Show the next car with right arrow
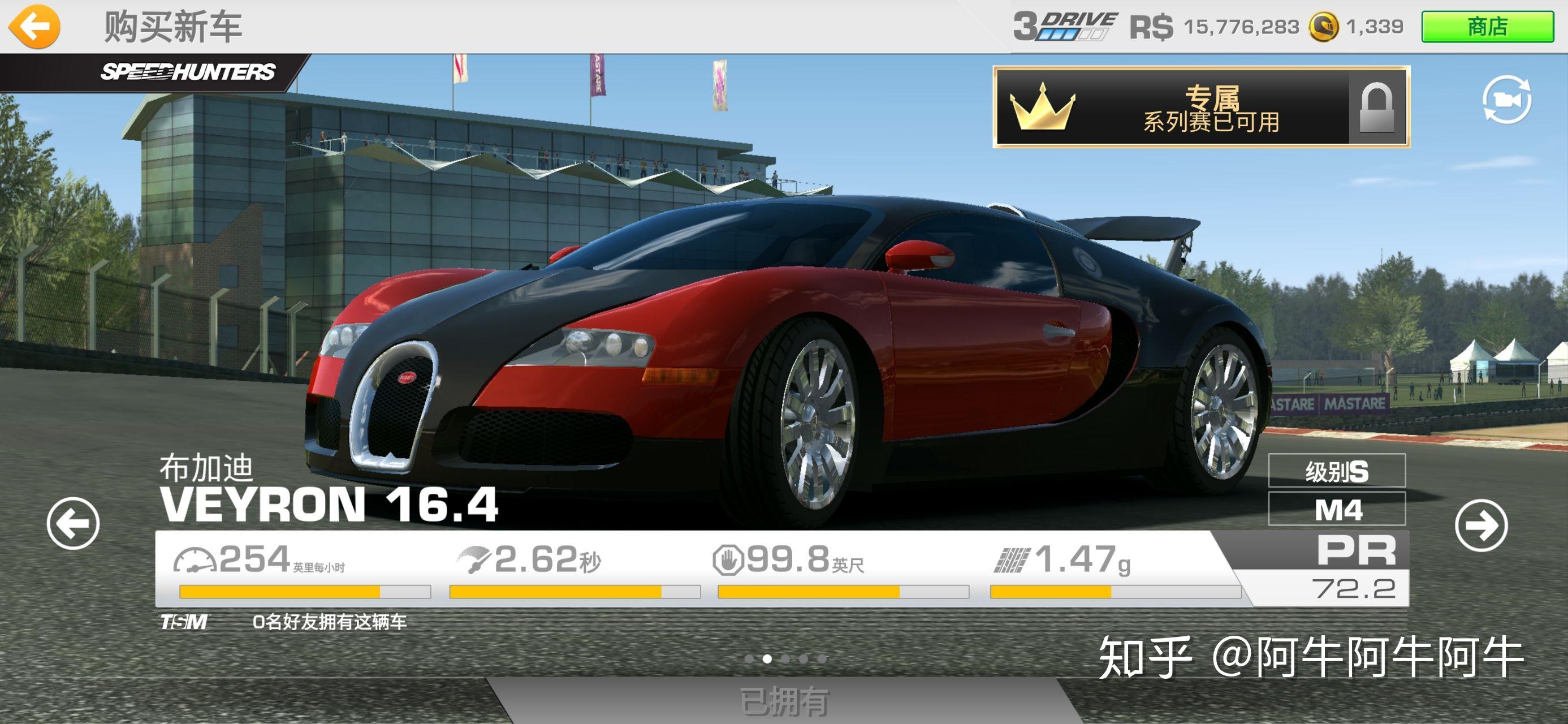Image resolution: width=1568 pixels, height=724 pixels. pyautogui.click(x=1480, y=525)
